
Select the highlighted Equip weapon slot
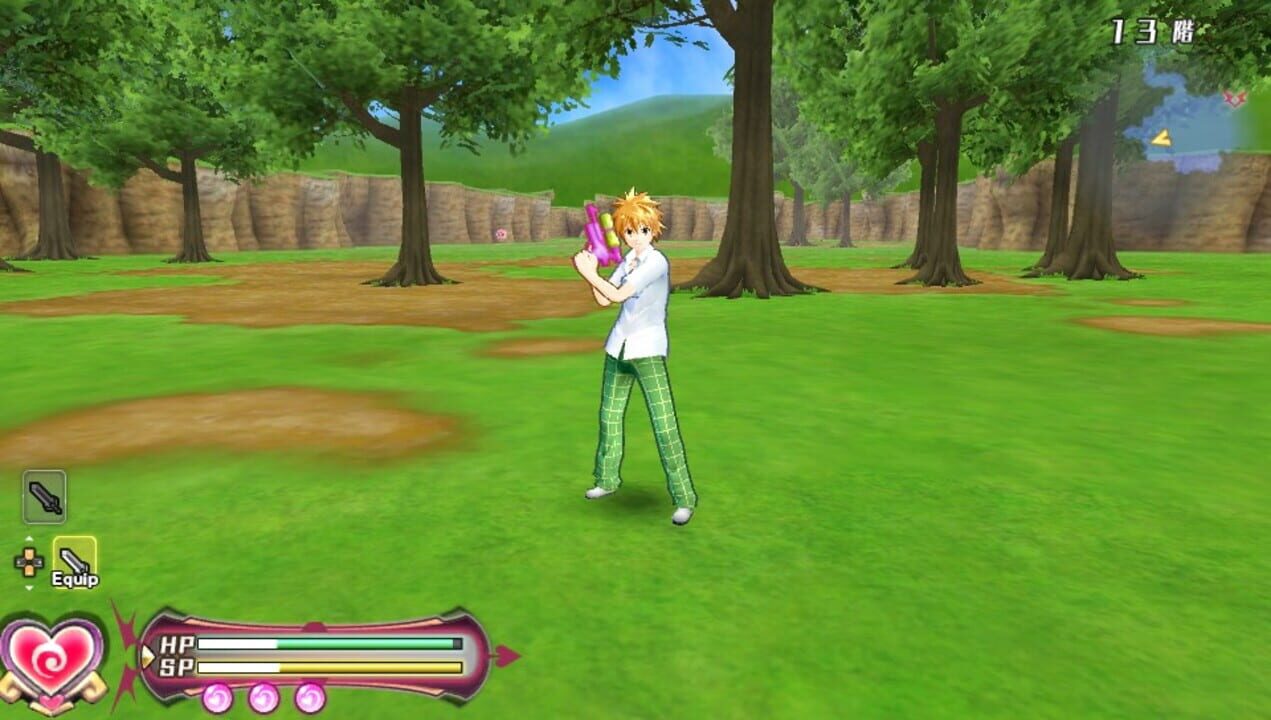75,561
